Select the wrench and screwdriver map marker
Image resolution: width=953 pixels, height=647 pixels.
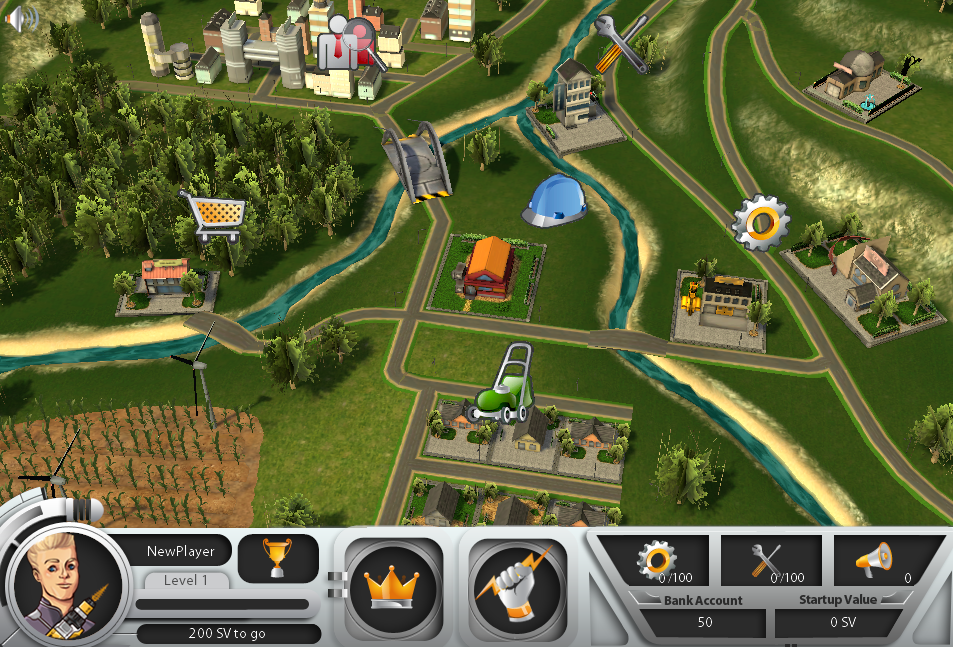pyautogui.click(x=620, y=43)
